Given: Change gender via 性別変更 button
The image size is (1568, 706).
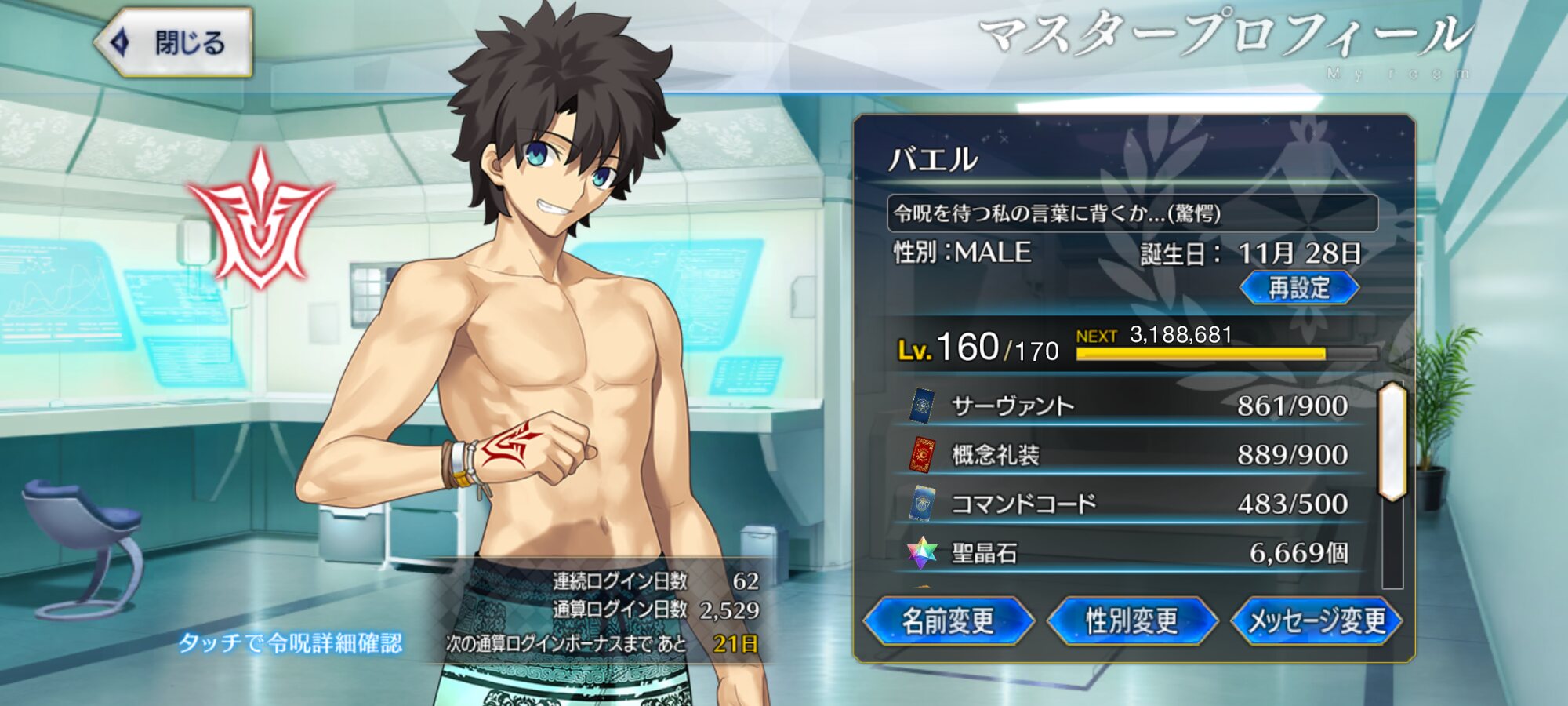Looking at the screenshot, I should point(1131,621).
